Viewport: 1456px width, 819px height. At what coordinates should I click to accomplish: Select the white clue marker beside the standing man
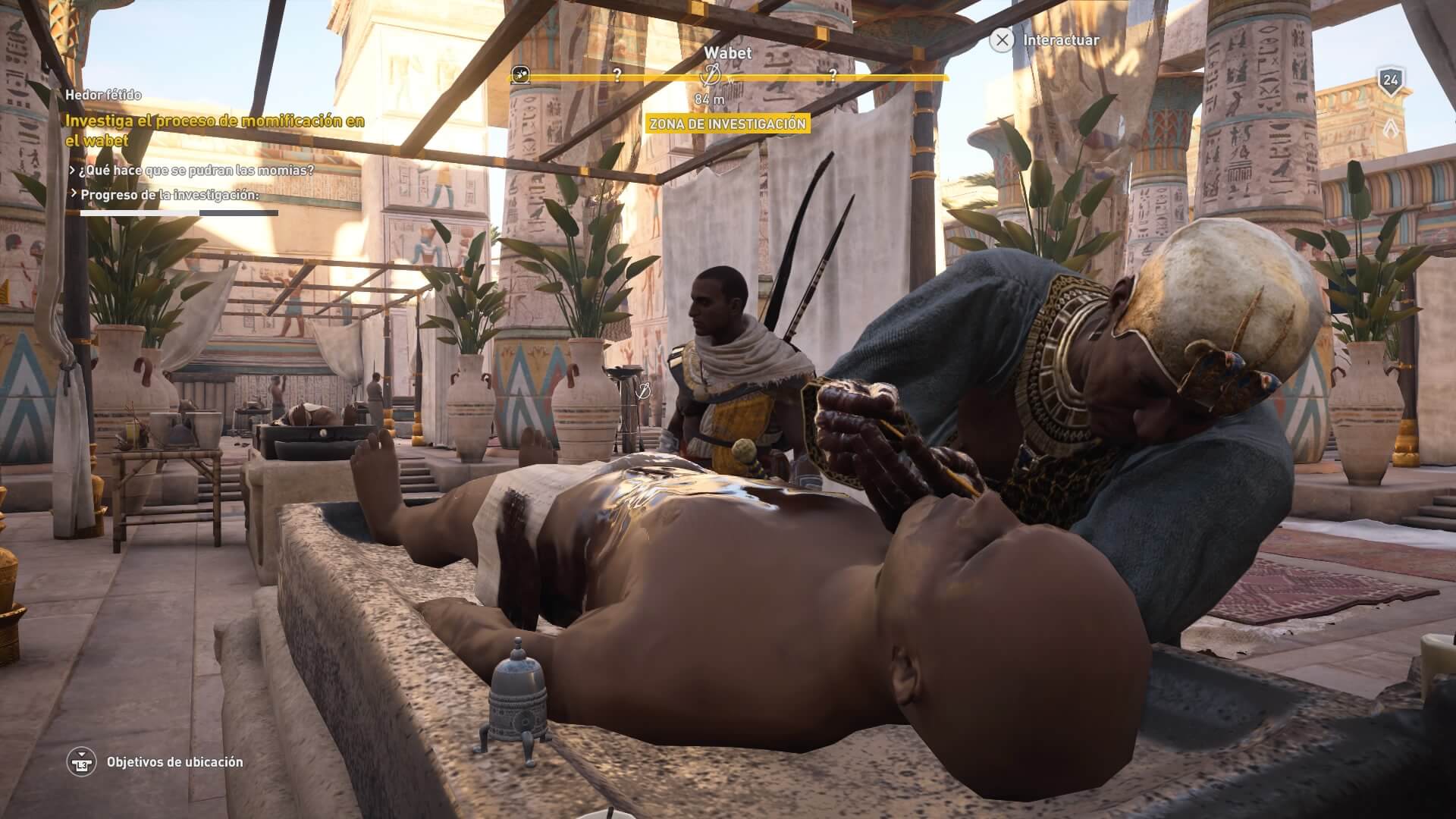[x=645, y=391]
